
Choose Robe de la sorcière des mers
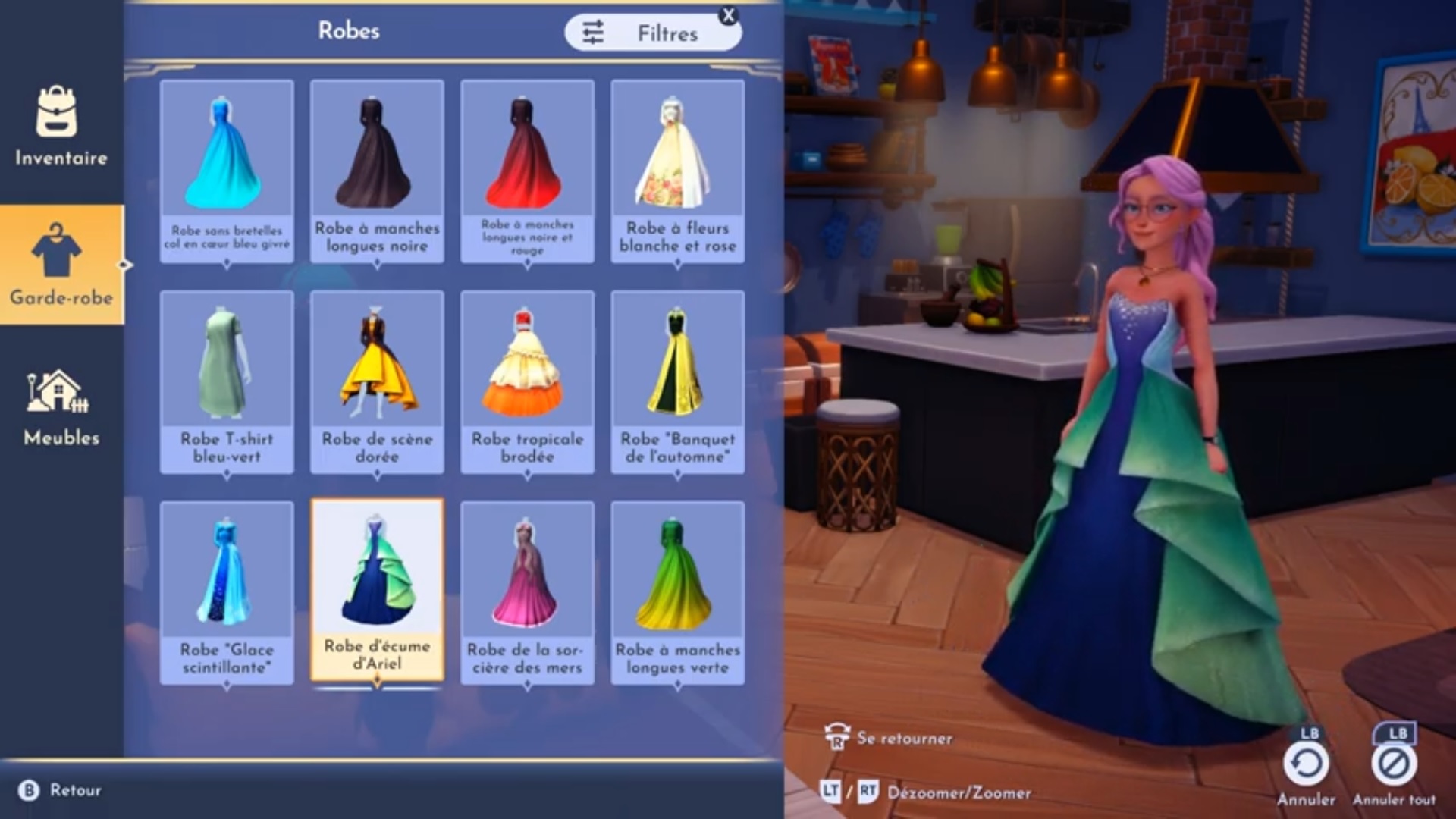click(527, 592)
